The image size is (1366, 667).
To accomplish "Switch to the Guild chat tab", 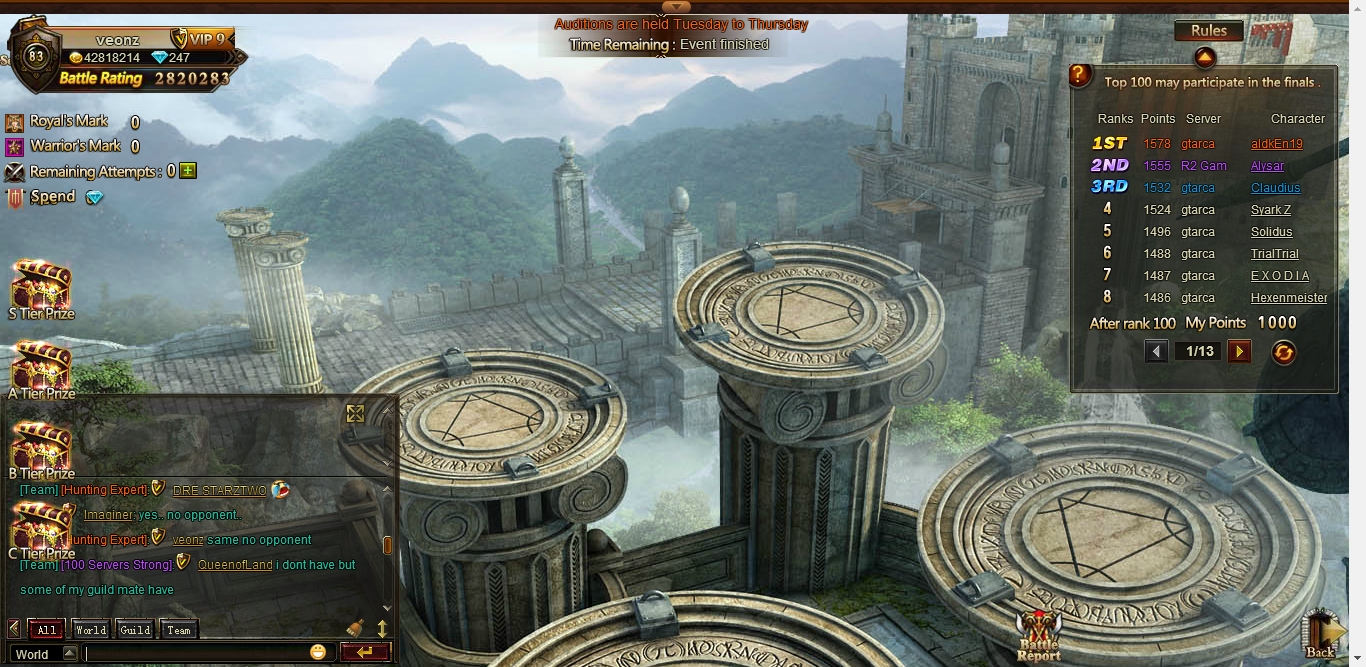I will [135, 630].
